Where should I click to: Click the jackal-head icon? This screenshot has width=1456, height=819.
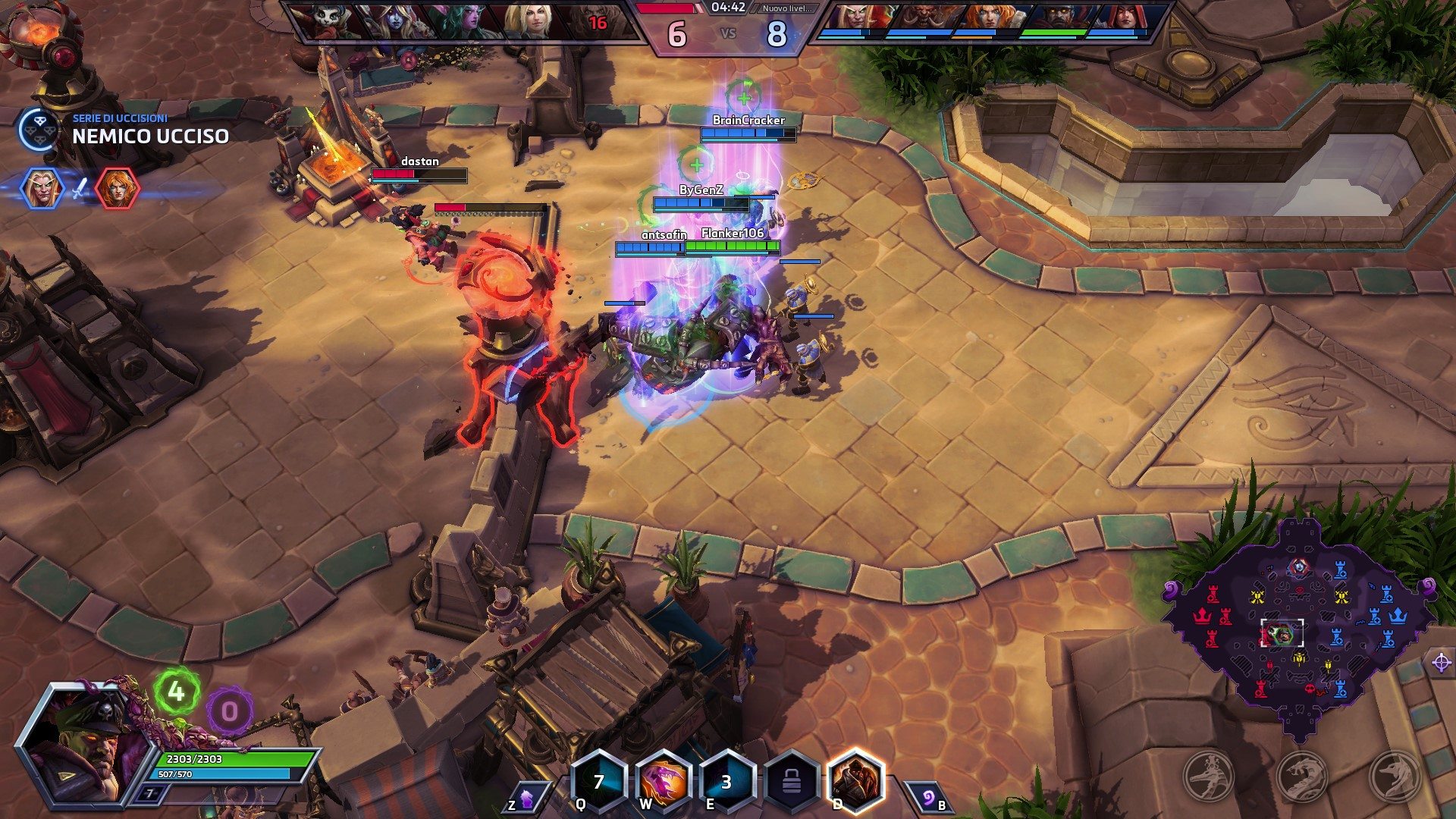[x=1394, y=776]
